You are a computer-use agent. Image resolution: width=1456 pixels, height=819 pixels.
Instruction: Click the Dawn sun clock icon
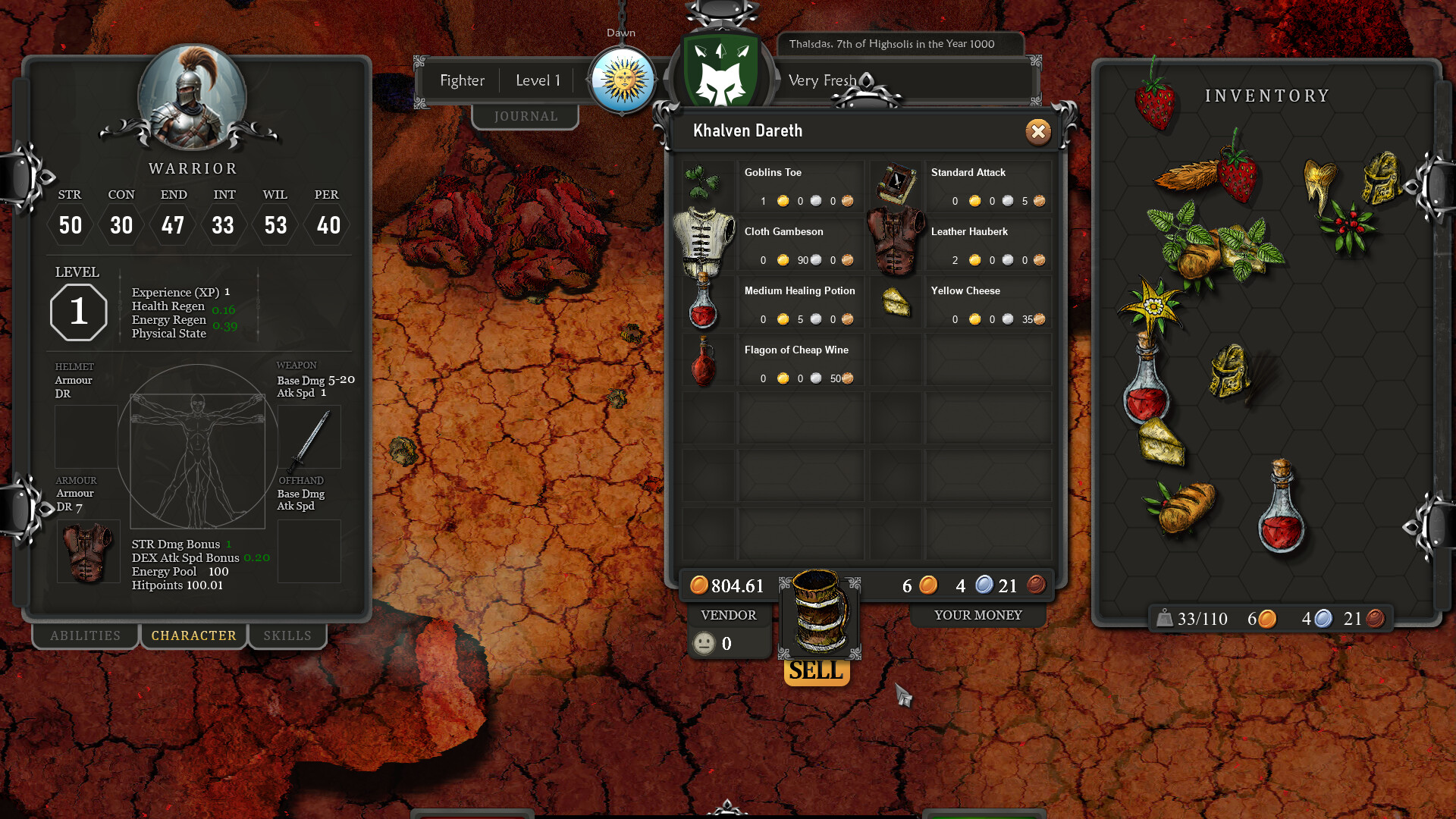coord(622,79)
